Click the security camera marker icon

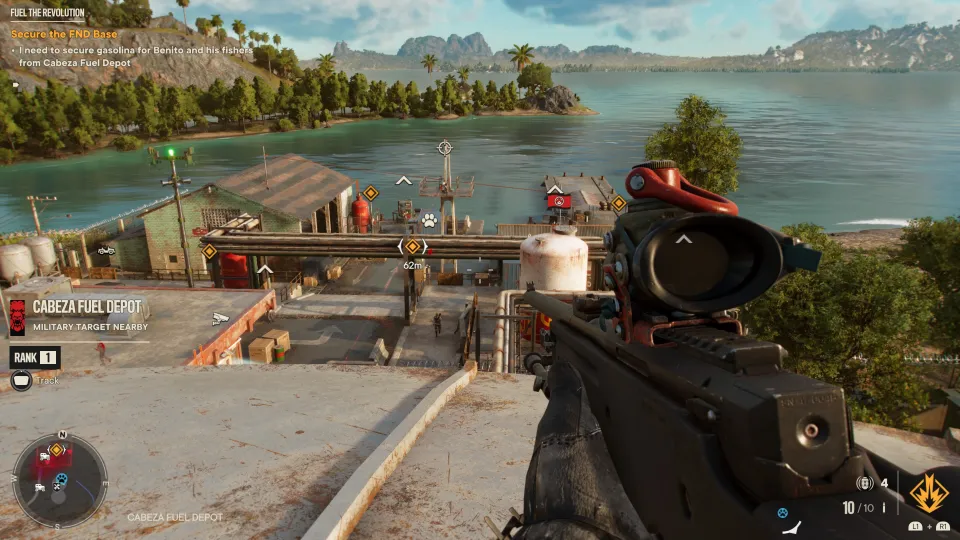(221, 319)
